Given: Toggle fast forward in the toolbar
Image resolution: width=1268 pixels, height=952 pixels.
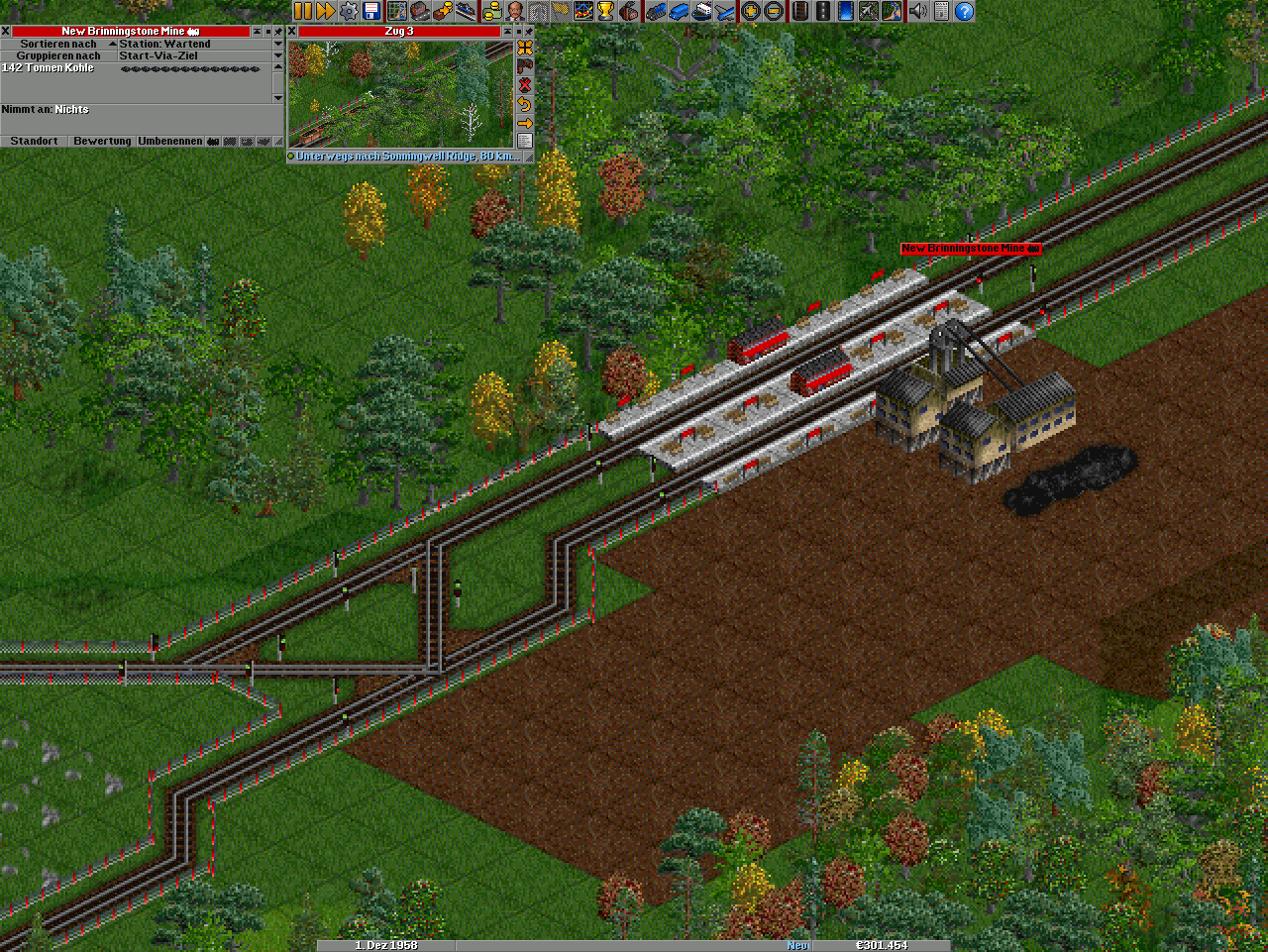Looking at the screenshot, I should point(325,11).
